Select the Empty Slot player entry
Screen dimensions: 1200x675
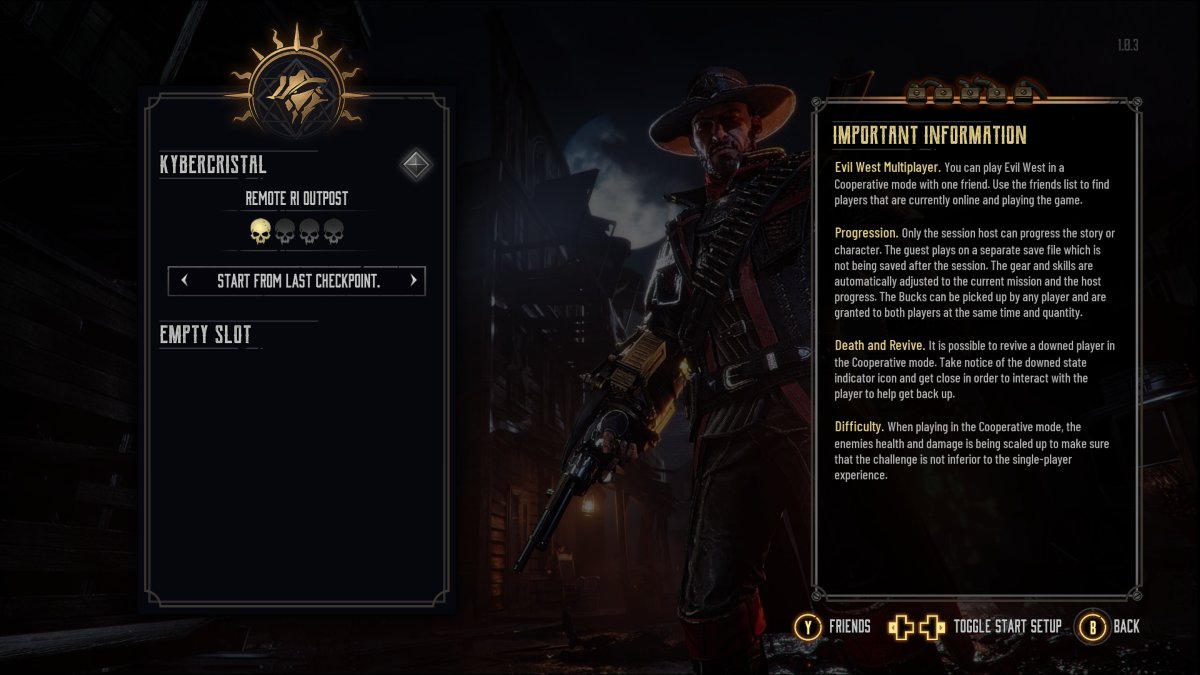[206, 335]
